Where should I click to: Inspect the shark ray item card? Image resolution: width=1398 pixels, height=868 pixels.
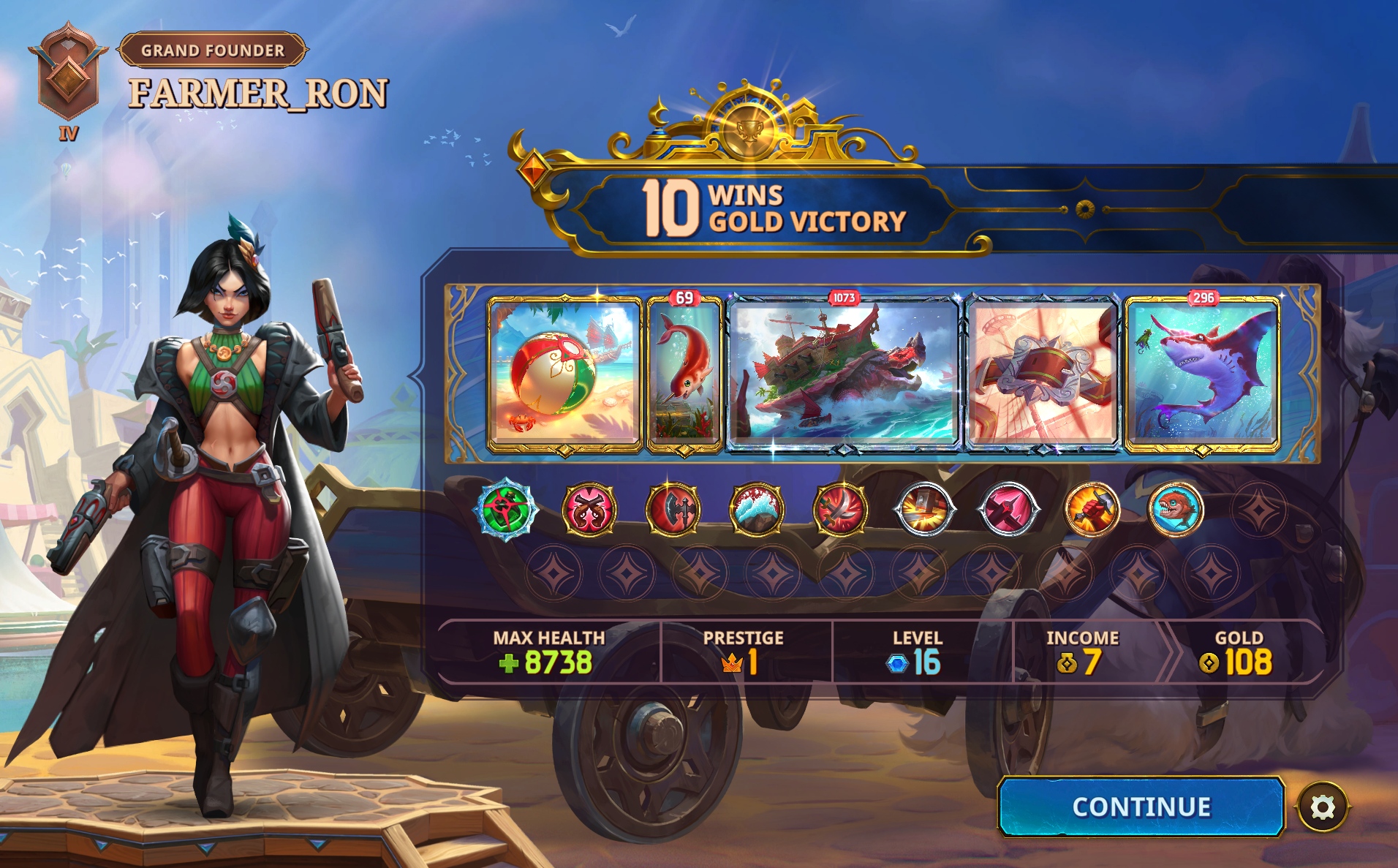[x=1202, y=374]
